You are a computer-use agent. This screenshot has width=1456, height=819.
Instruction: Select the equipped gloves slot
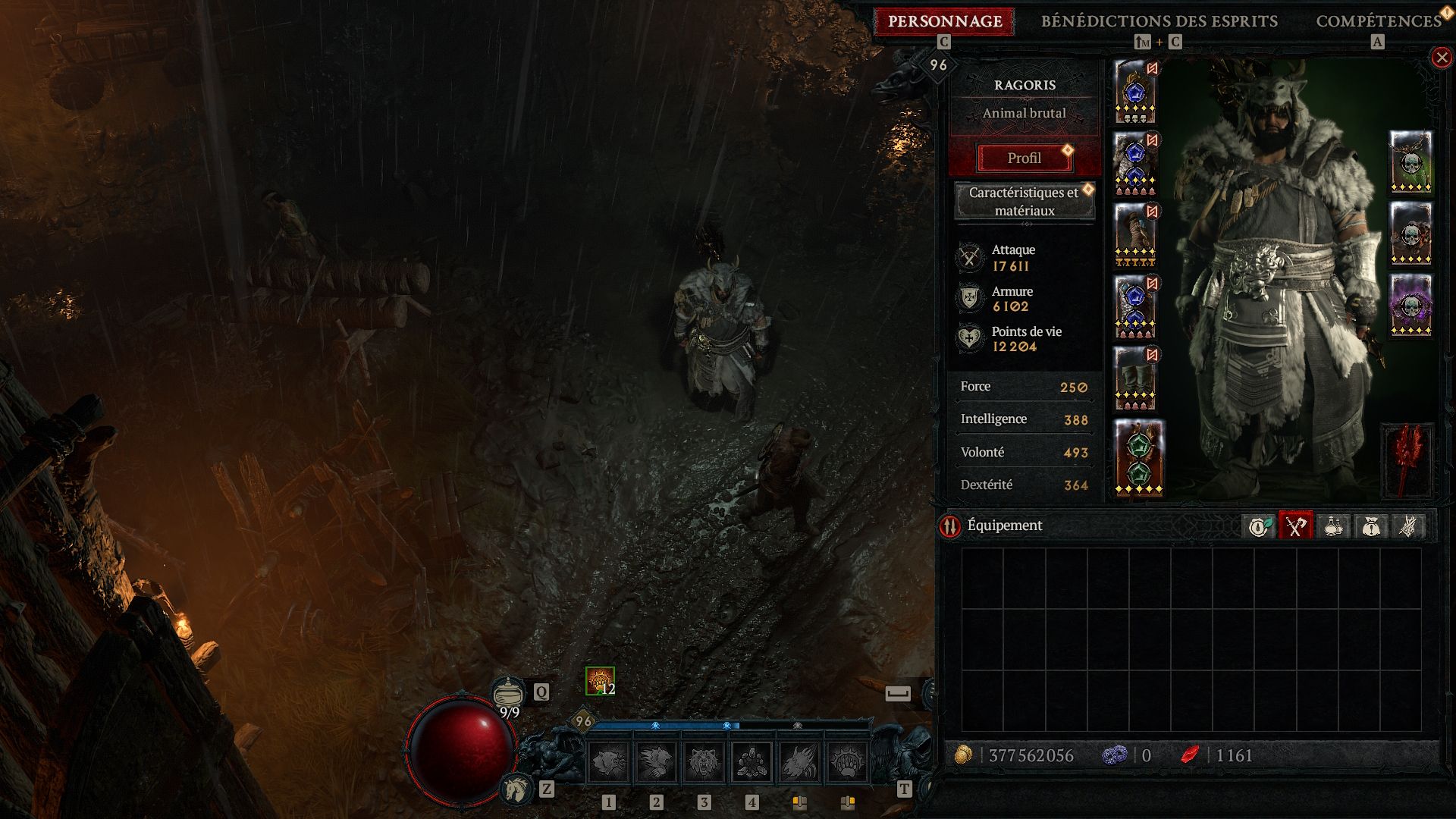[x=1135, y=235]
